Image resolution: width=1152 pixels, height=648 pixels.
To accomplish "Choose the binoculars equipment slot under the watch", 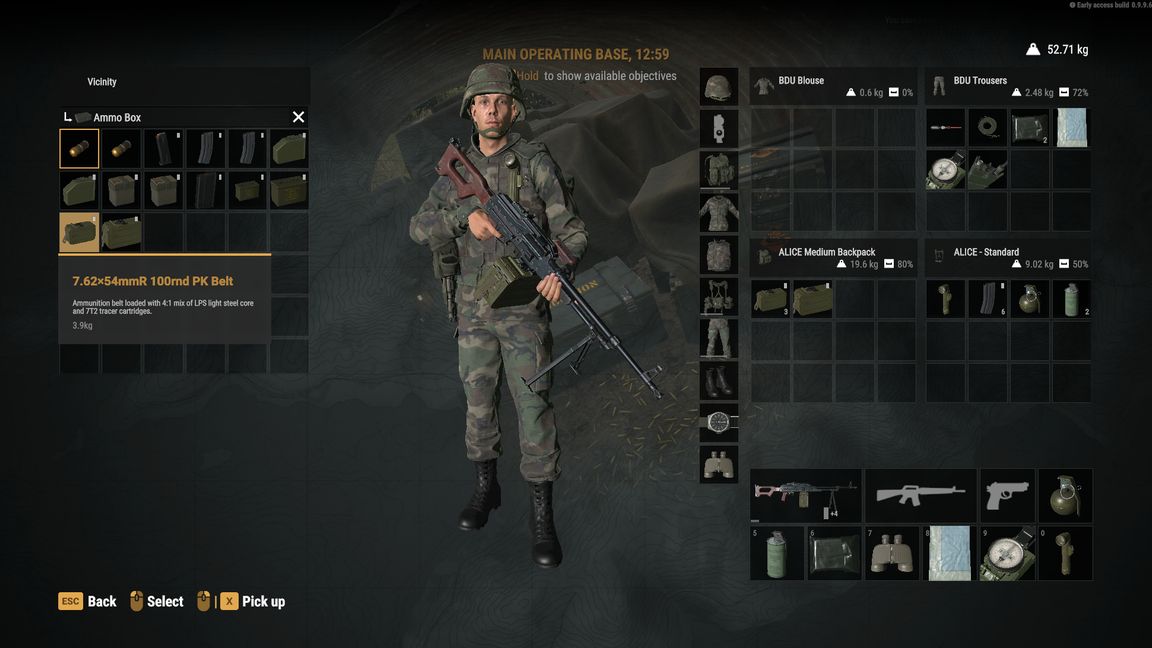I will pyautogui.click(x=718, y=464).
